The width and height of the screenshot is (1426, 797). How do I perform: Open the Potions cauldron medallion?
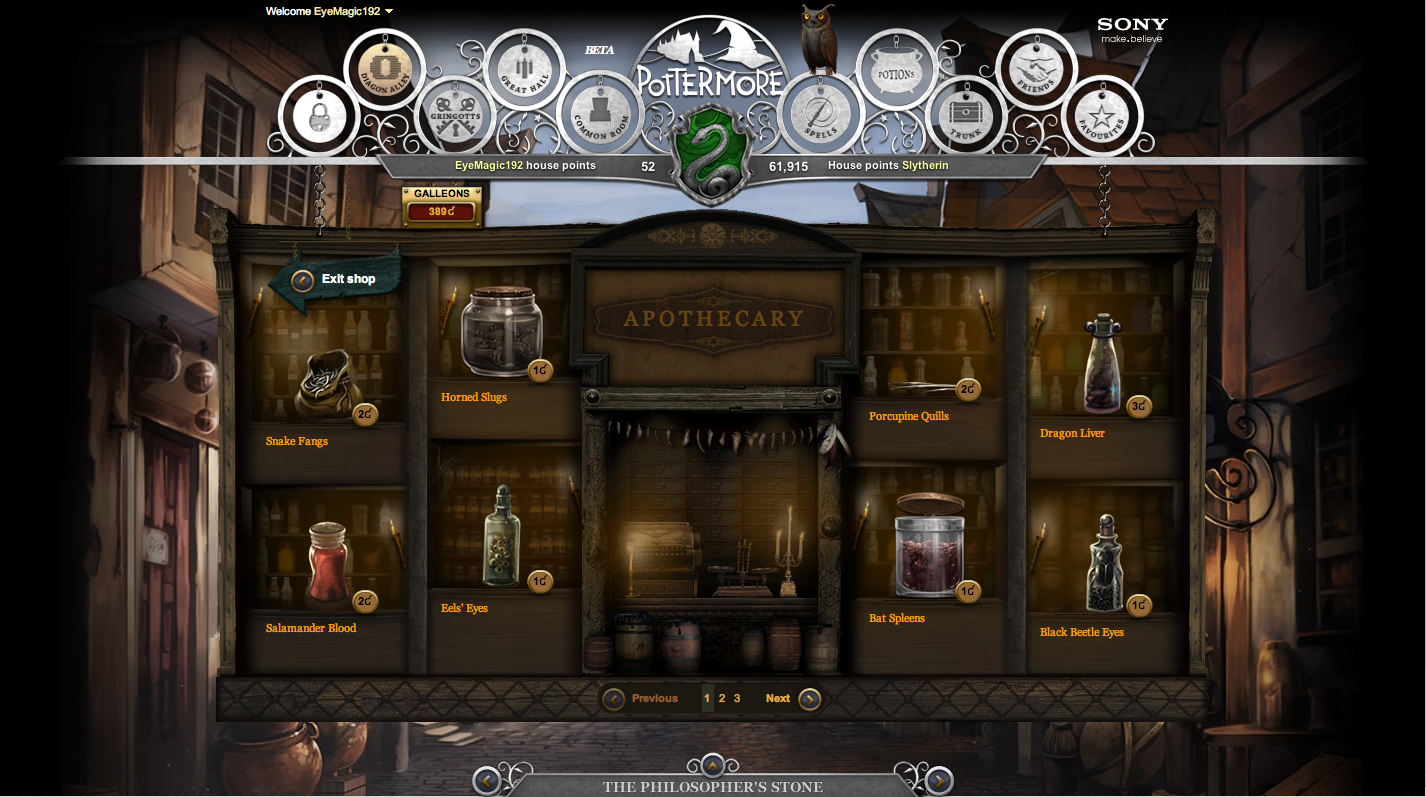pos(896,68)
